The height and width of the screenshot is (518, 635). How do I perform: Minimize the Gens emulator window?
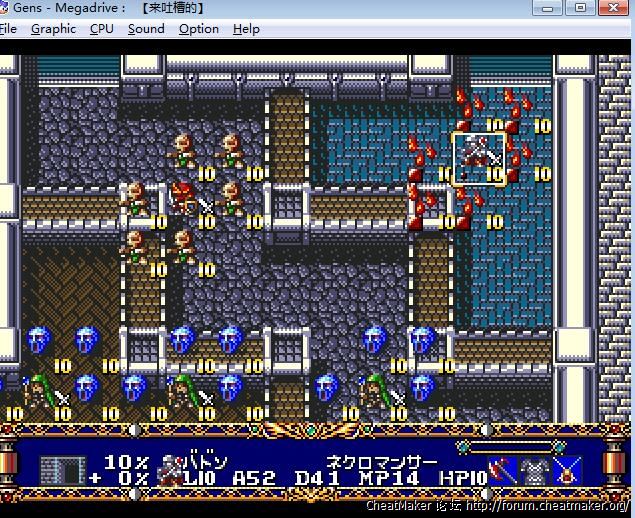tap(547, 8)
